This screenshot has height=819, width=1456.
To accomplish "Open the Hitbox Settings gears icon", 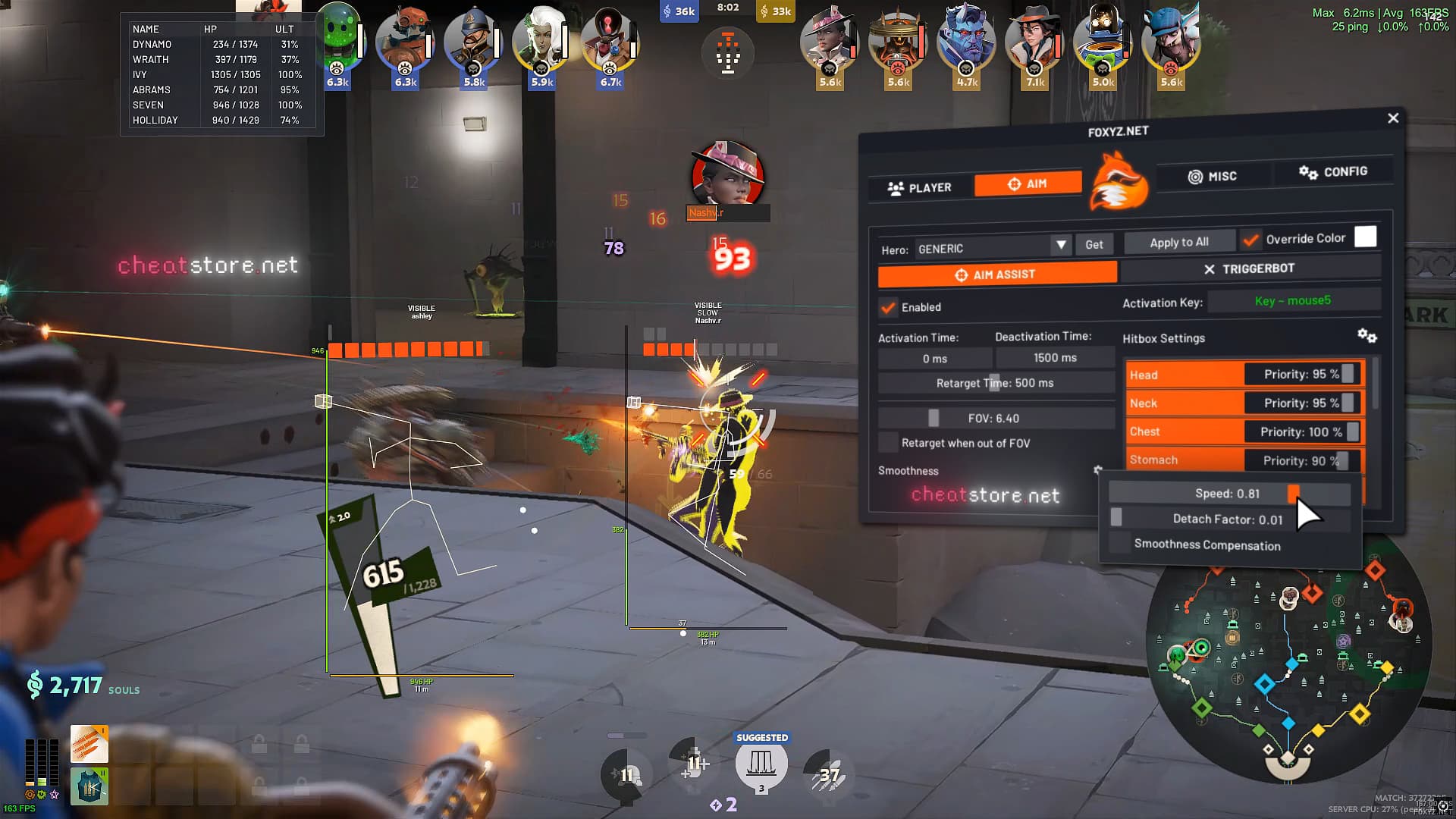I will 1367,337.
